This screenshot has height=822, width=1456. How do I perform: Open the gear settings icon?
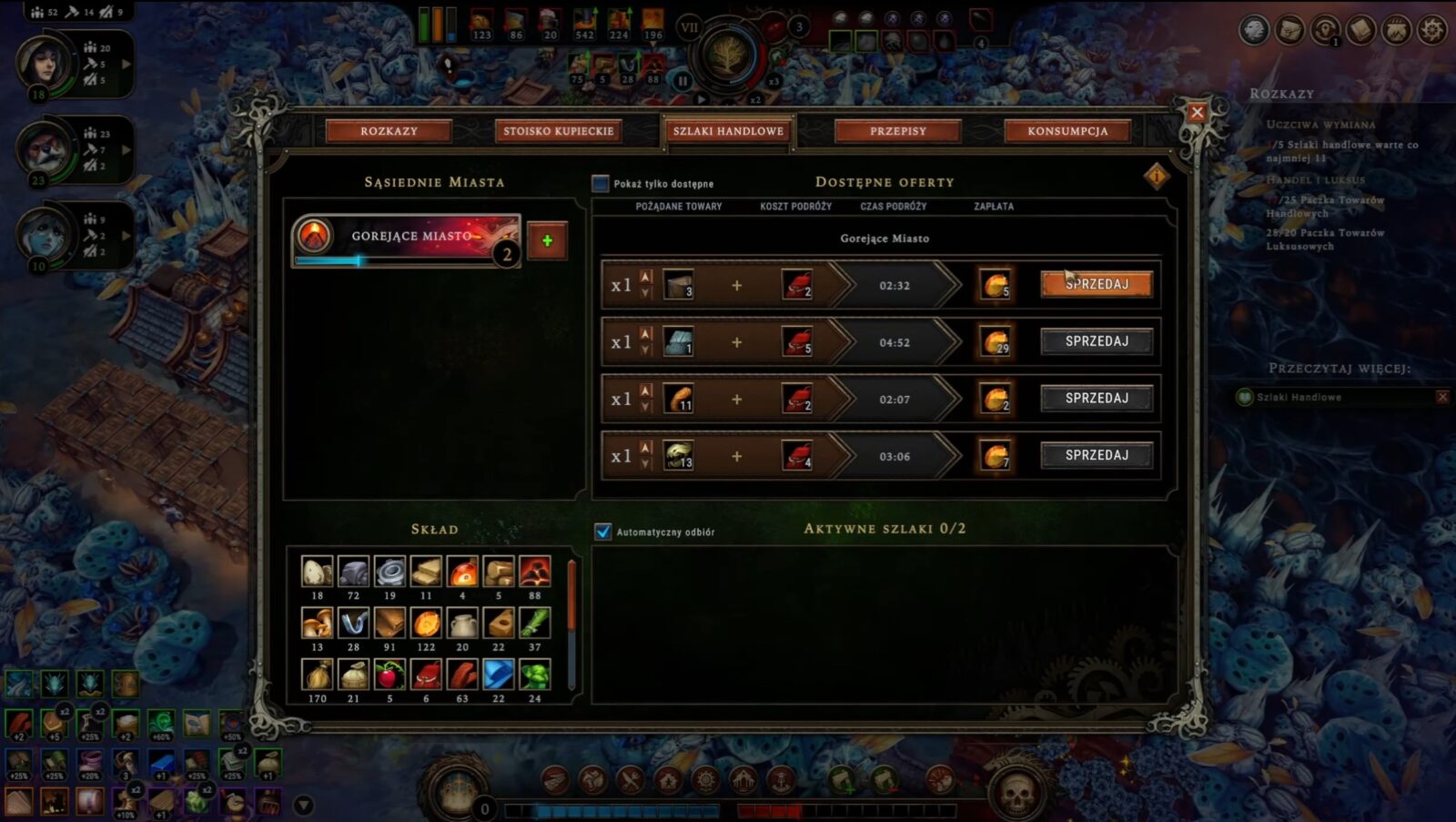click(x=1432, y=30)
